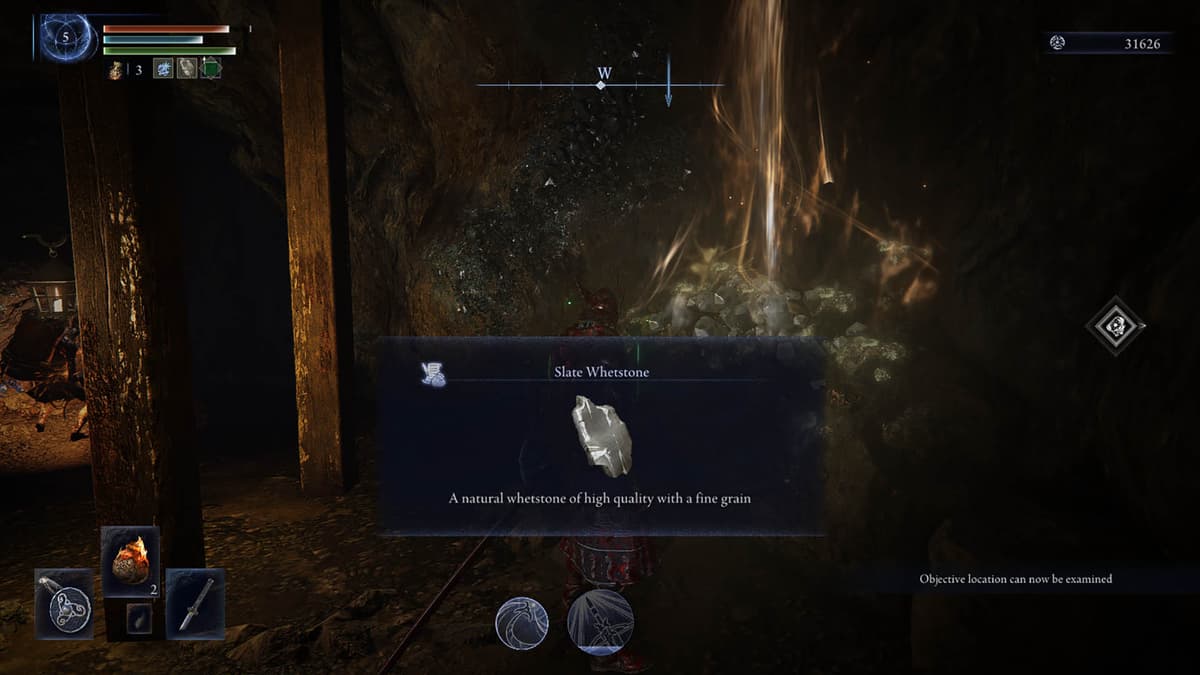Inspect the blue burst status effect icon
1200x675 pixels.
click(x=162, y=69)
